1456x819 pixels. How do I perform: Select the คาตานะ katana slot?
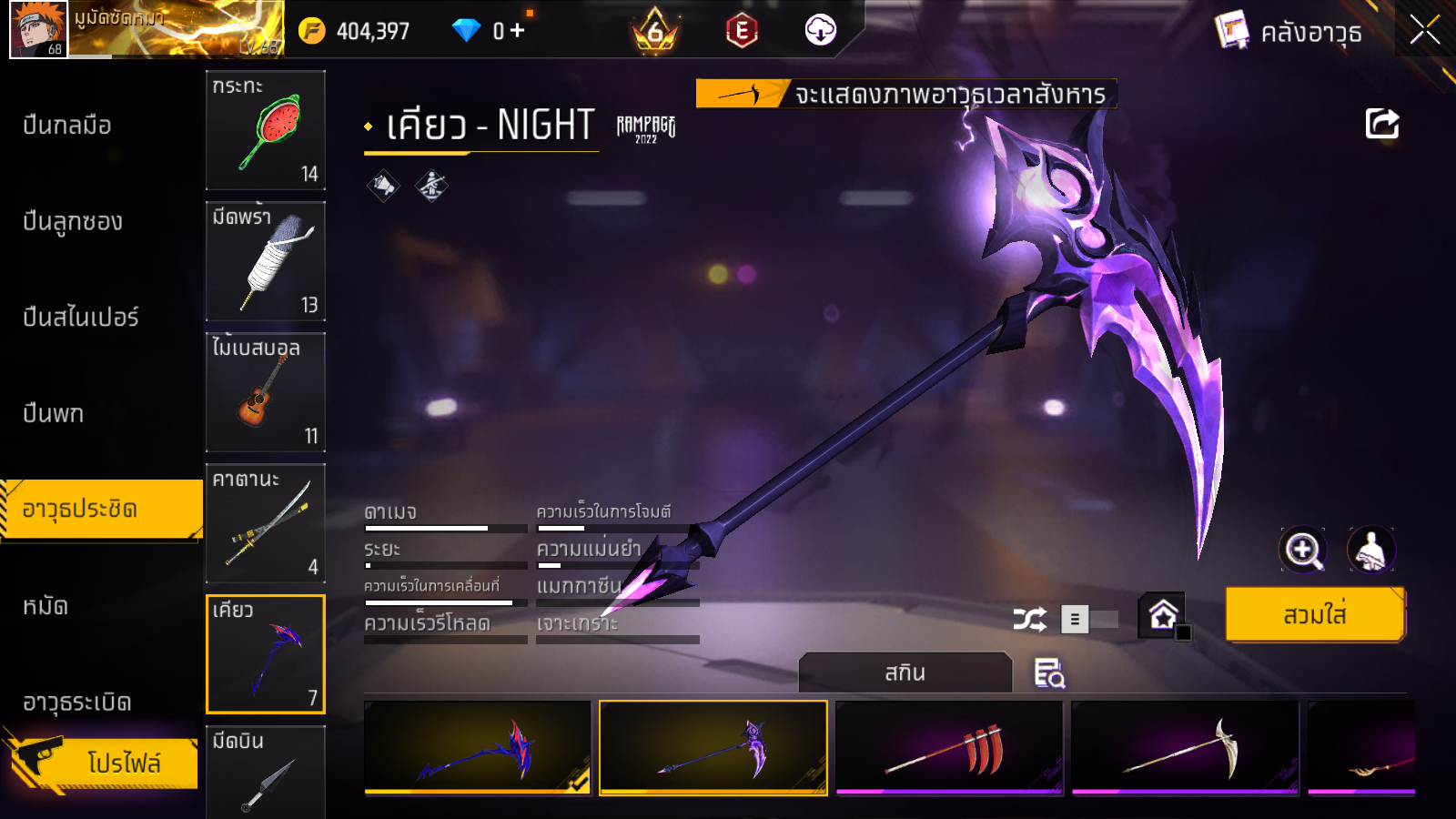[x=265, y=523]
